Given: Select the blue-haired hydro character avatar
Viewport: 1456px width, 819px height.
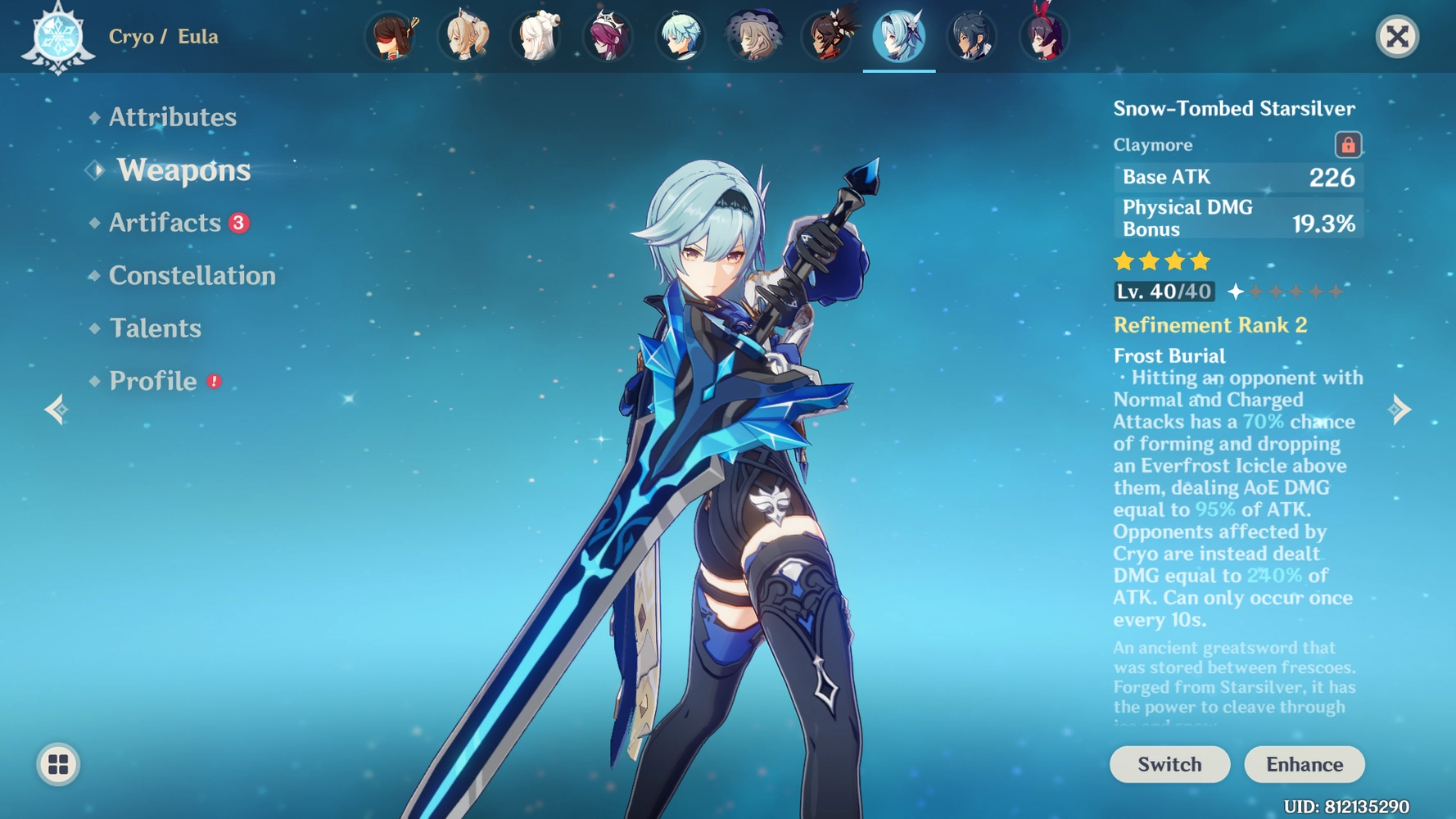Looking at the screenshot, I should (681, 37).
